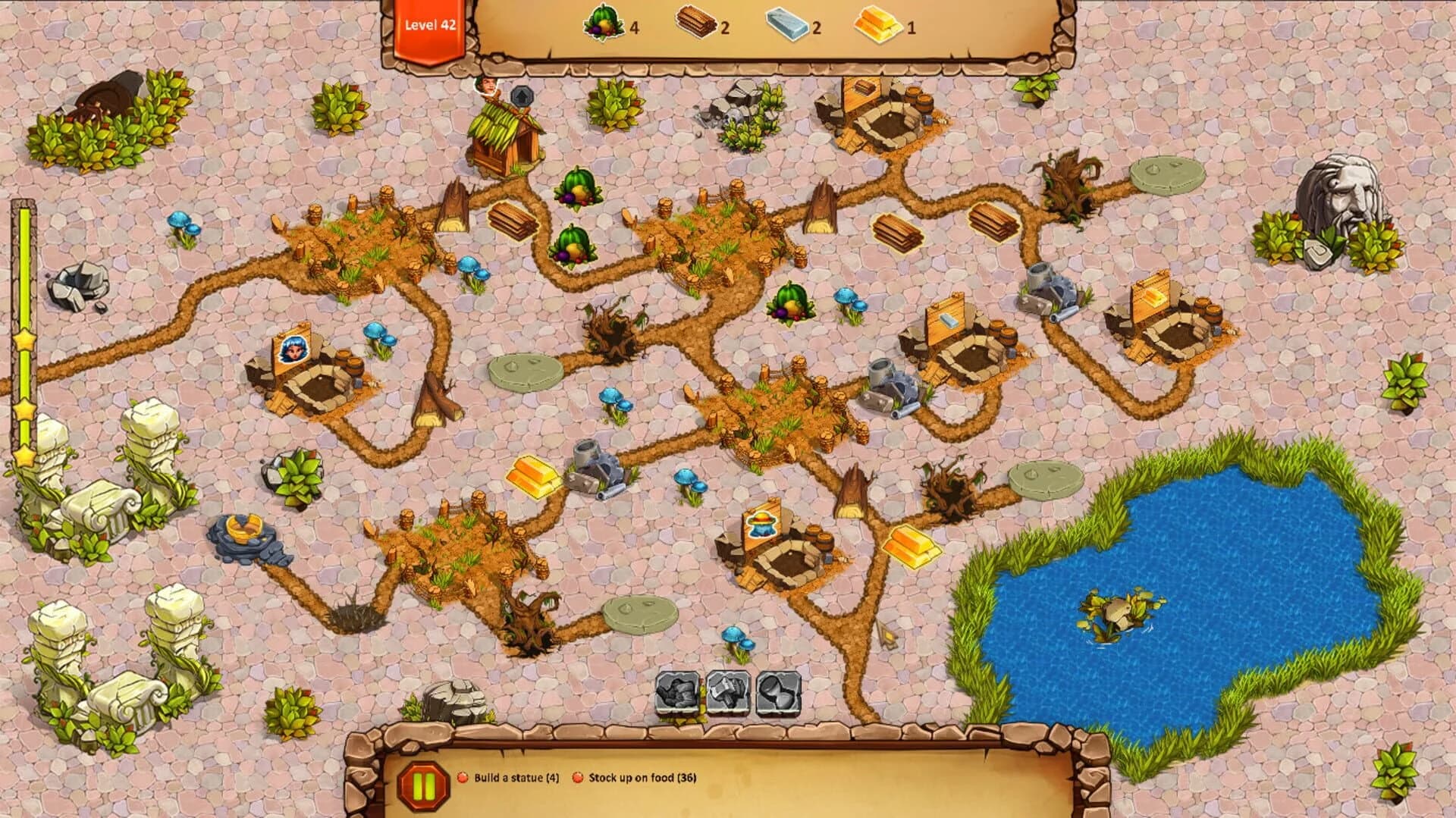Screen dimensions: 1456x818
Task: Select the bottom objectives panel
Action: [728, 776]
